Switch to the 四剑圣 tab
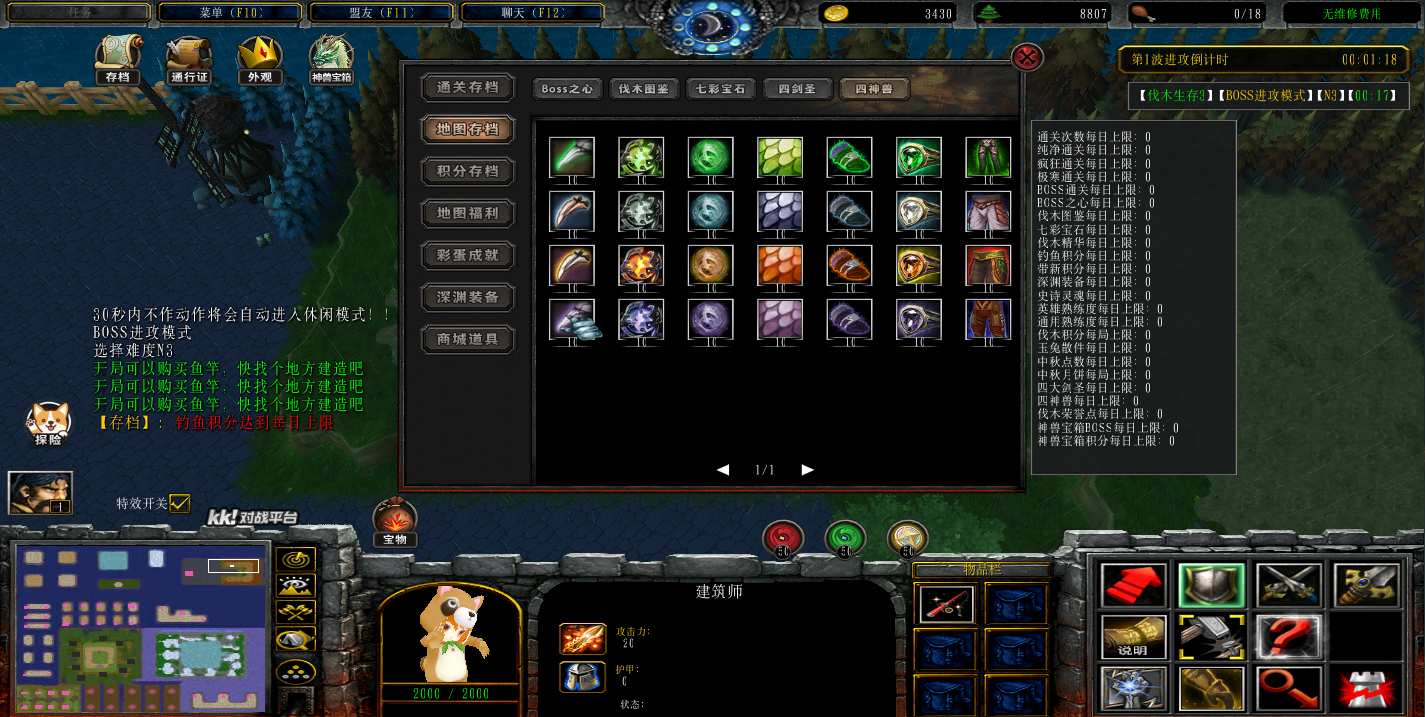The image size is (1425, 717). click(798, 89)
